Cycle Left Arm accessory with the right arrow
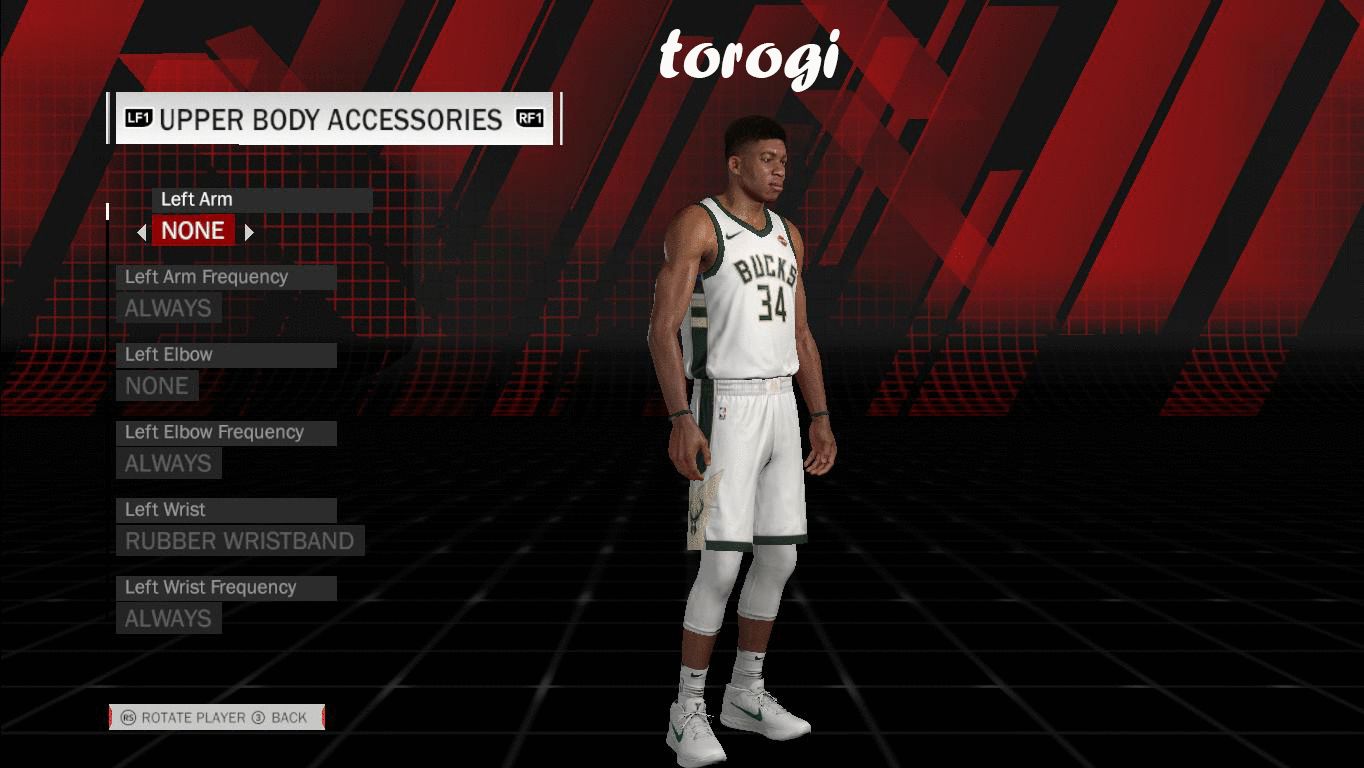1364x768 pixels. (x=249, y=232)
